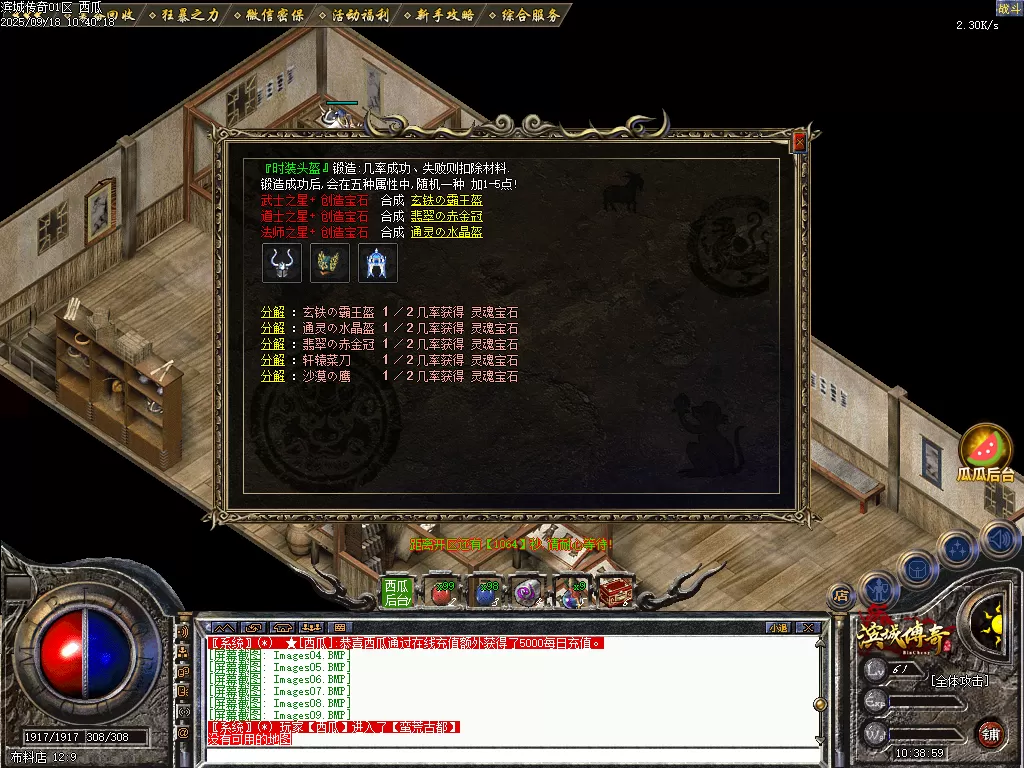Open the 瓜瓜后台 watermelon icon
The width and height of the screenshot is (1024, 768).
pos(985,452)
